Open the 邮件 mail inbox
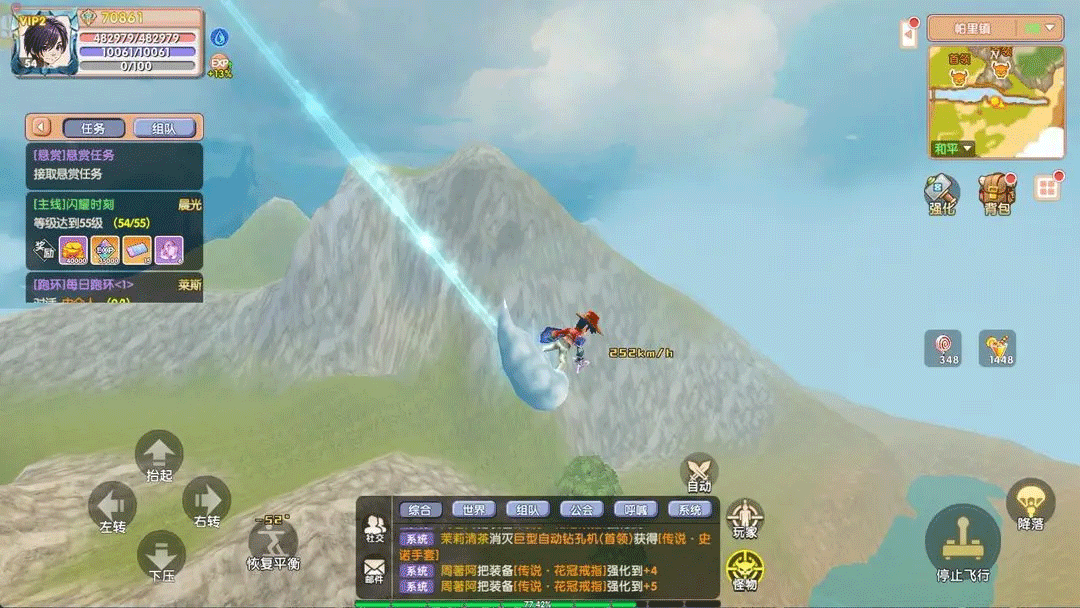Image resolution: width=1080 pixels, height=608 pixels. coord(374,571)
